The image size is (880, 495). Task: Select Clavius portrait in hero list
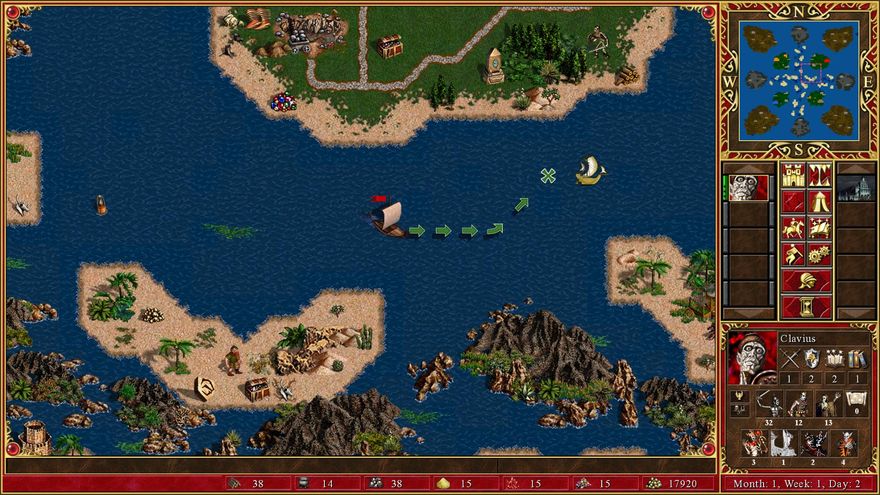click(x=746, y=188)
